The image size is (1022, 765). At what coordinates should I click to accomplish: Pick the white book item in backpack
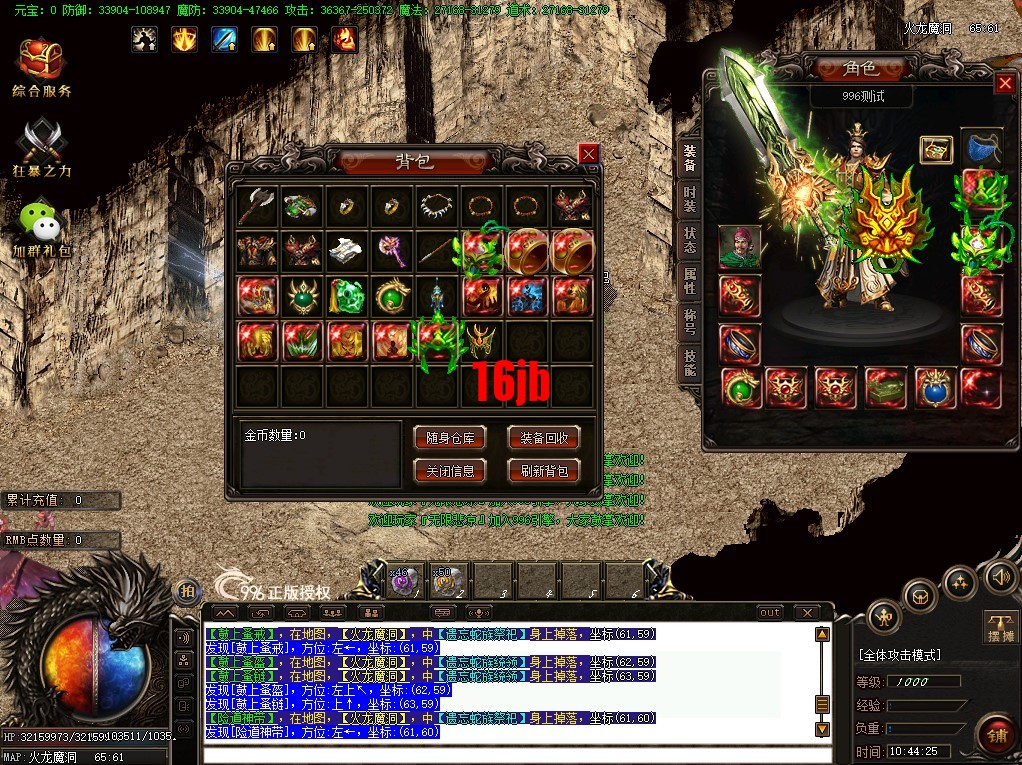coord(346,250)
